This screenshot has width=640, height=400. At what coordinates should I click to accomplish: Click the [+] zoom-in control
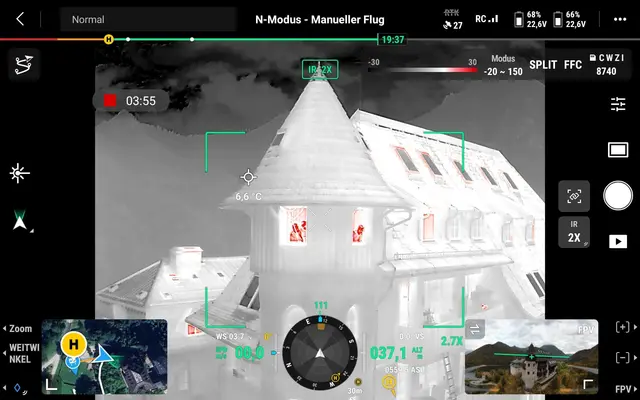click(x=623, y=328)
